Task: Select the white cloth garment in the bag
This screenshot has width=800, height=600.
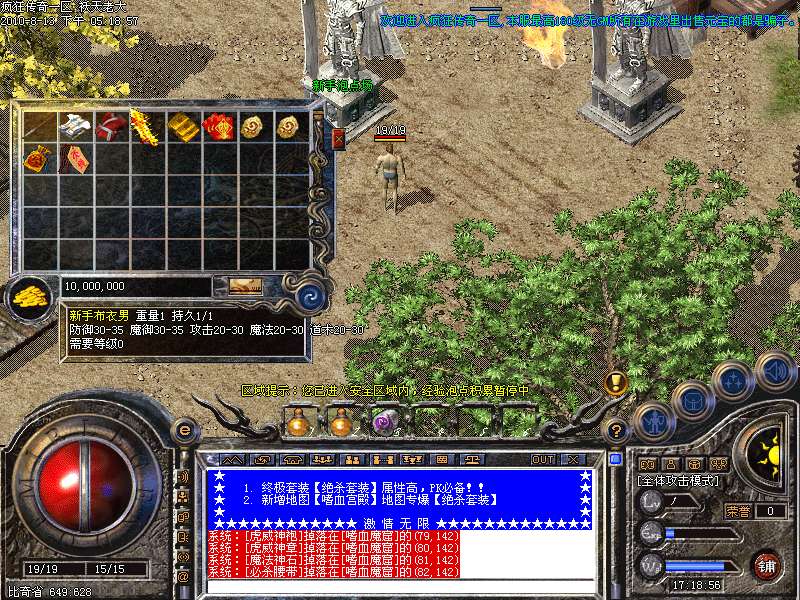Action: [x=75, y=127]
